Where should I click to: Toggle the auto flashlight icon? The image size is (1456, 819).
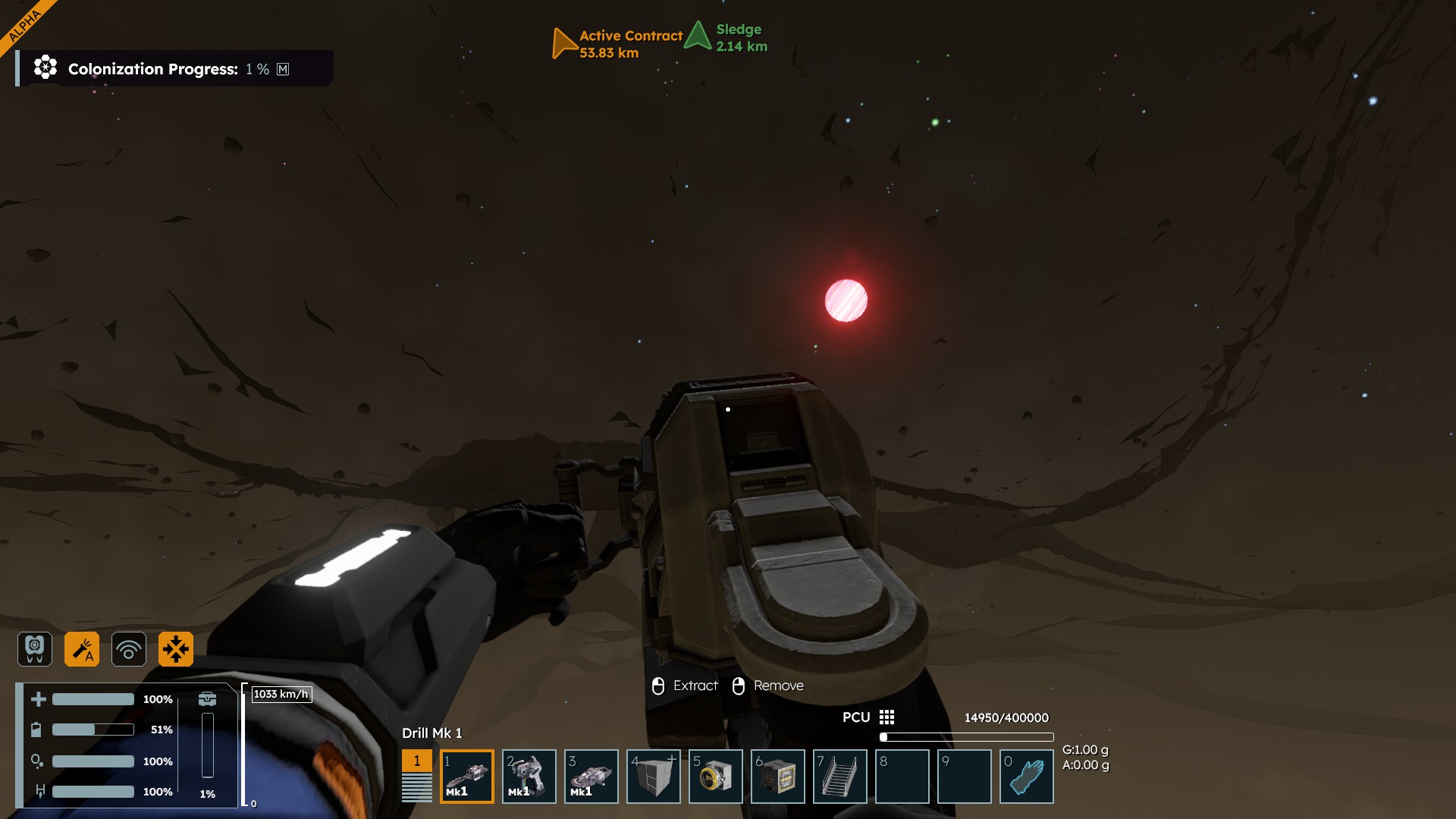[x=82, y=649]
